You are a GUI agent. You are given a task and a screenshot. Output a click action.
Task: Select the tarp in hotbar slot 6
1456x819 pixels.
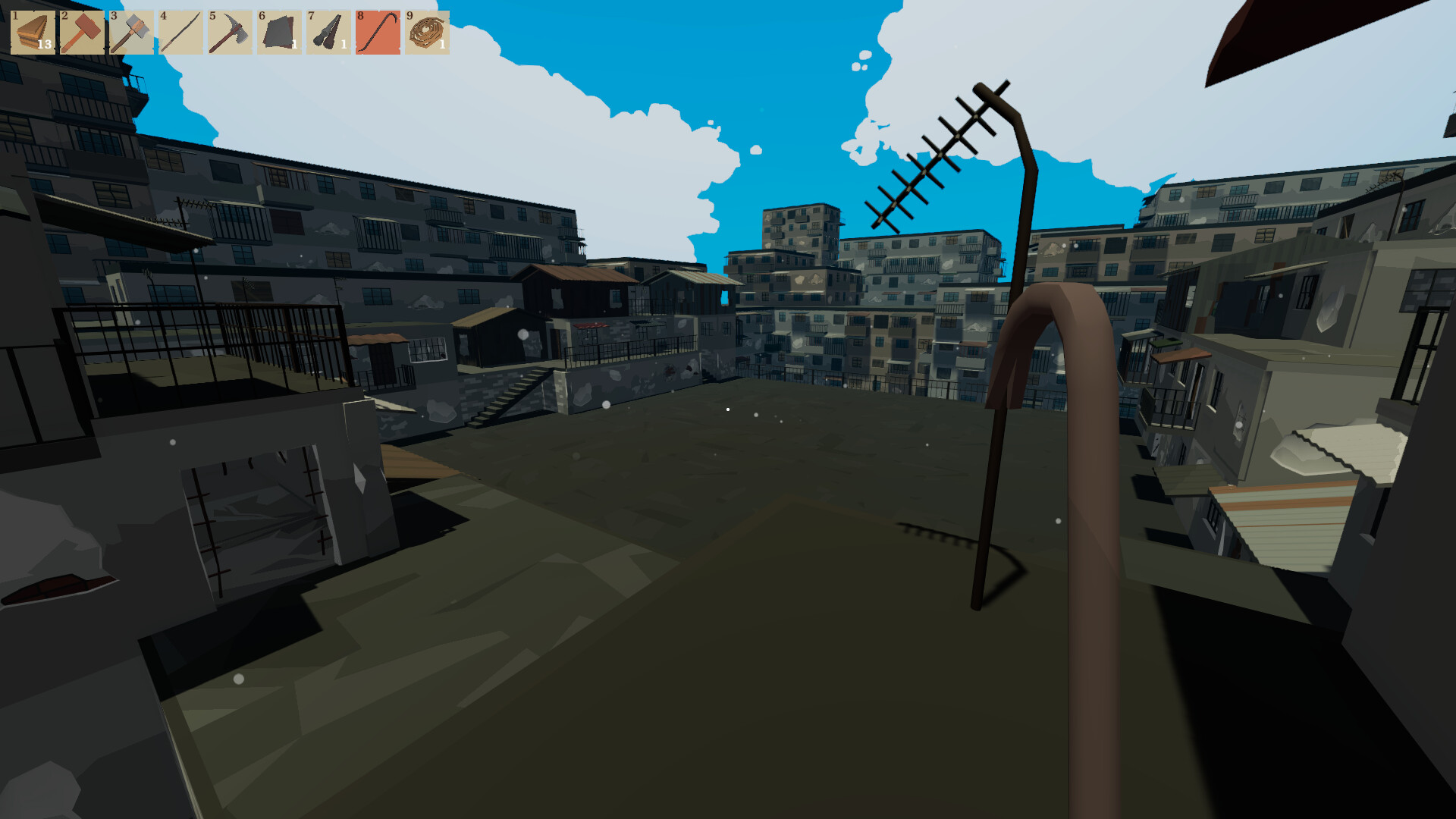(x=278, y=32)
